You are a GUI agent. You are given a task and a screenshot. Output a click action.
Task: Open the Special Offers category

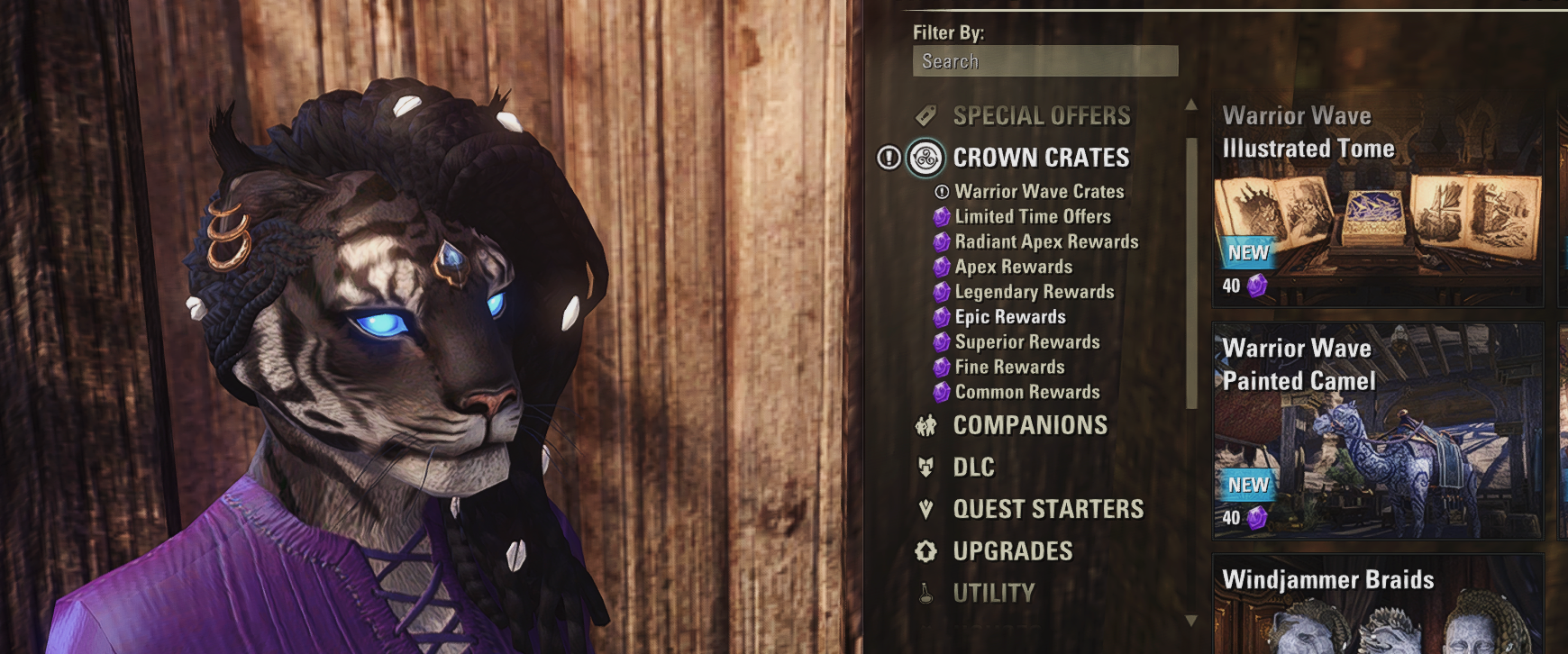pyautogui.click(x=1041, y=116)
